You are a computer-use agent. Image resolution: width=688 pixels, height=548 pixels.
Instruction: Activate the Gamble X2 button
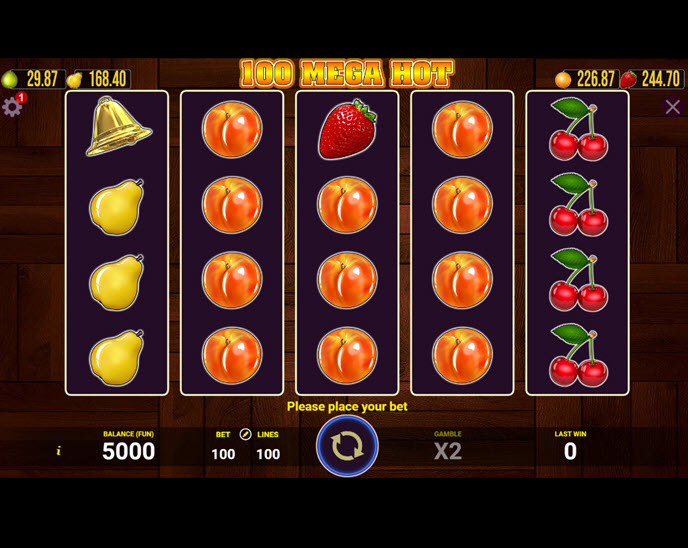coord(447,450)
